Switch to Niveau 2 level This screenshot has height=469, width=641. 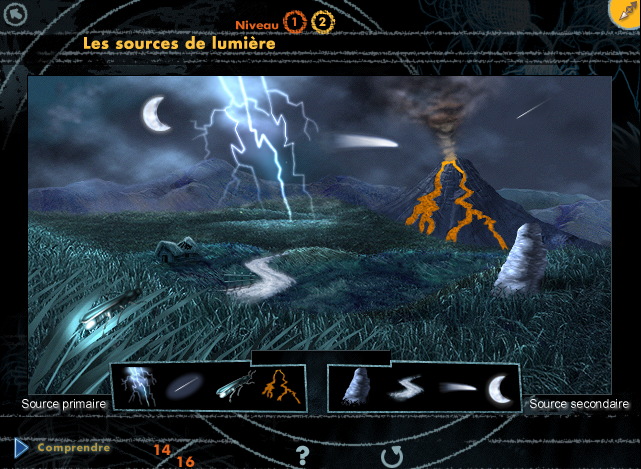point(322,21)
